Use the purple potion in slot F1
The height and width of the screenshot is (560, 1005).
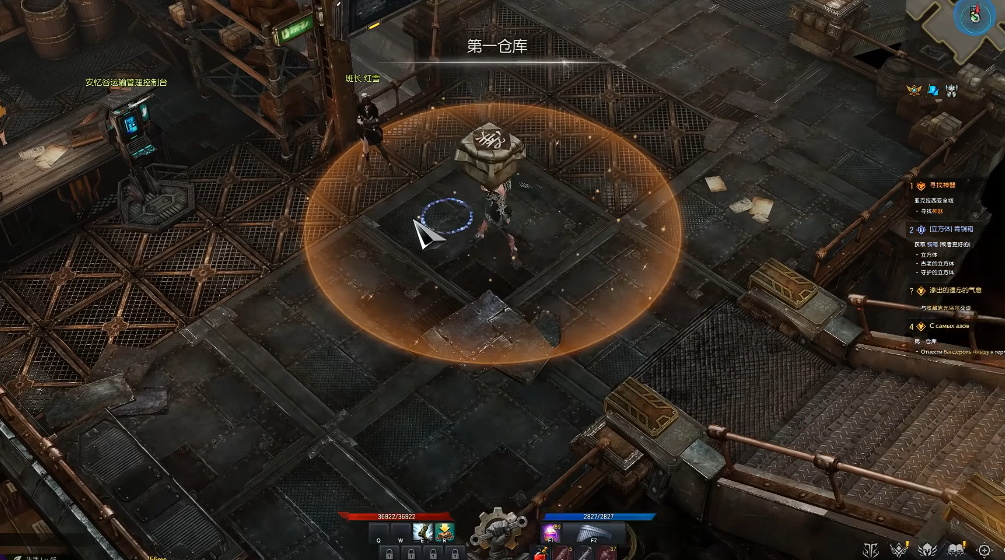(x=551, y=531)
